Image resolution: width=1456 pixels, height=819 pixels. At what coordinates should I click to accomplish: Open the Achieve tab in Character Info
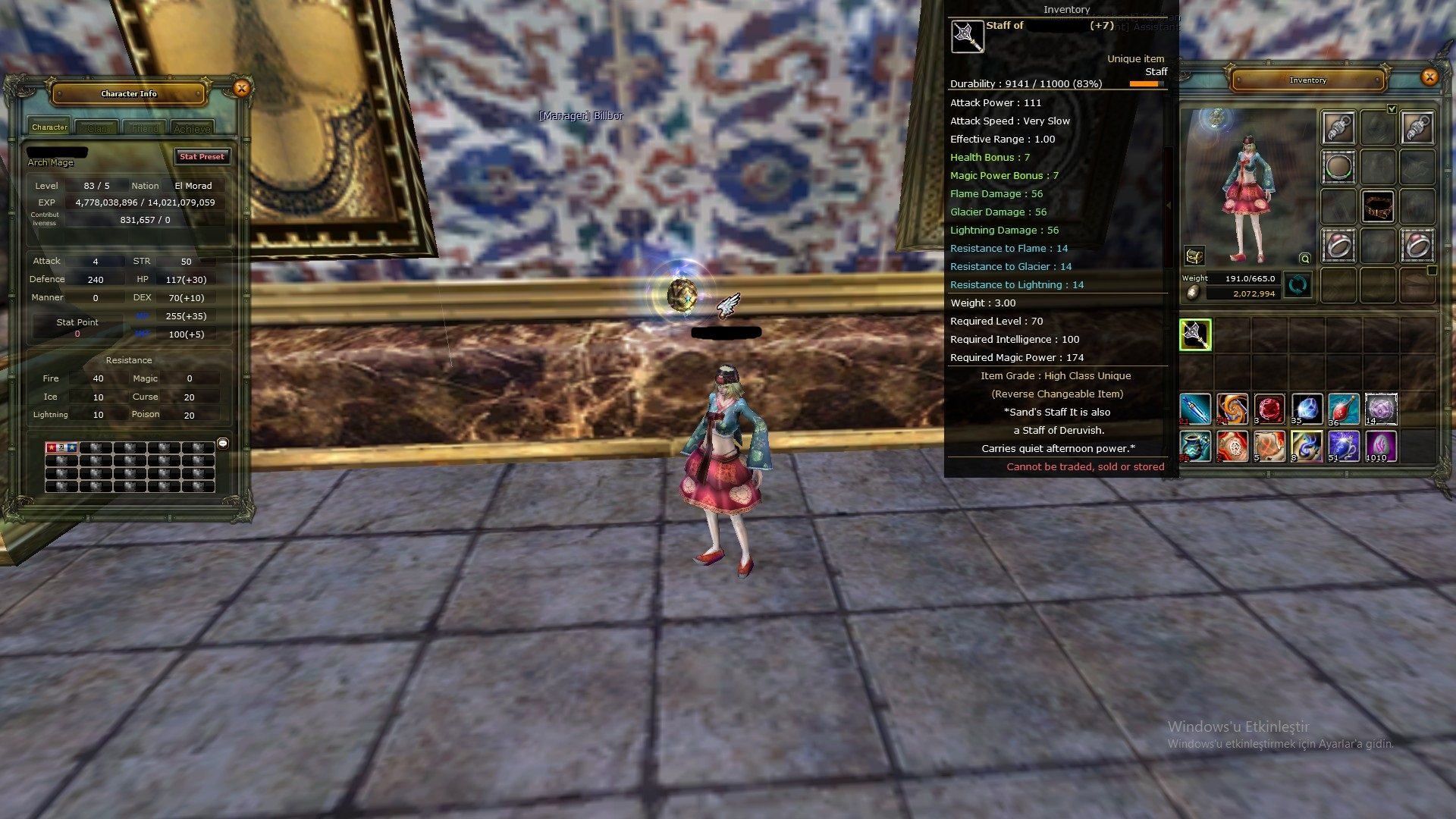pyautogui.click(x=193, y=127)
